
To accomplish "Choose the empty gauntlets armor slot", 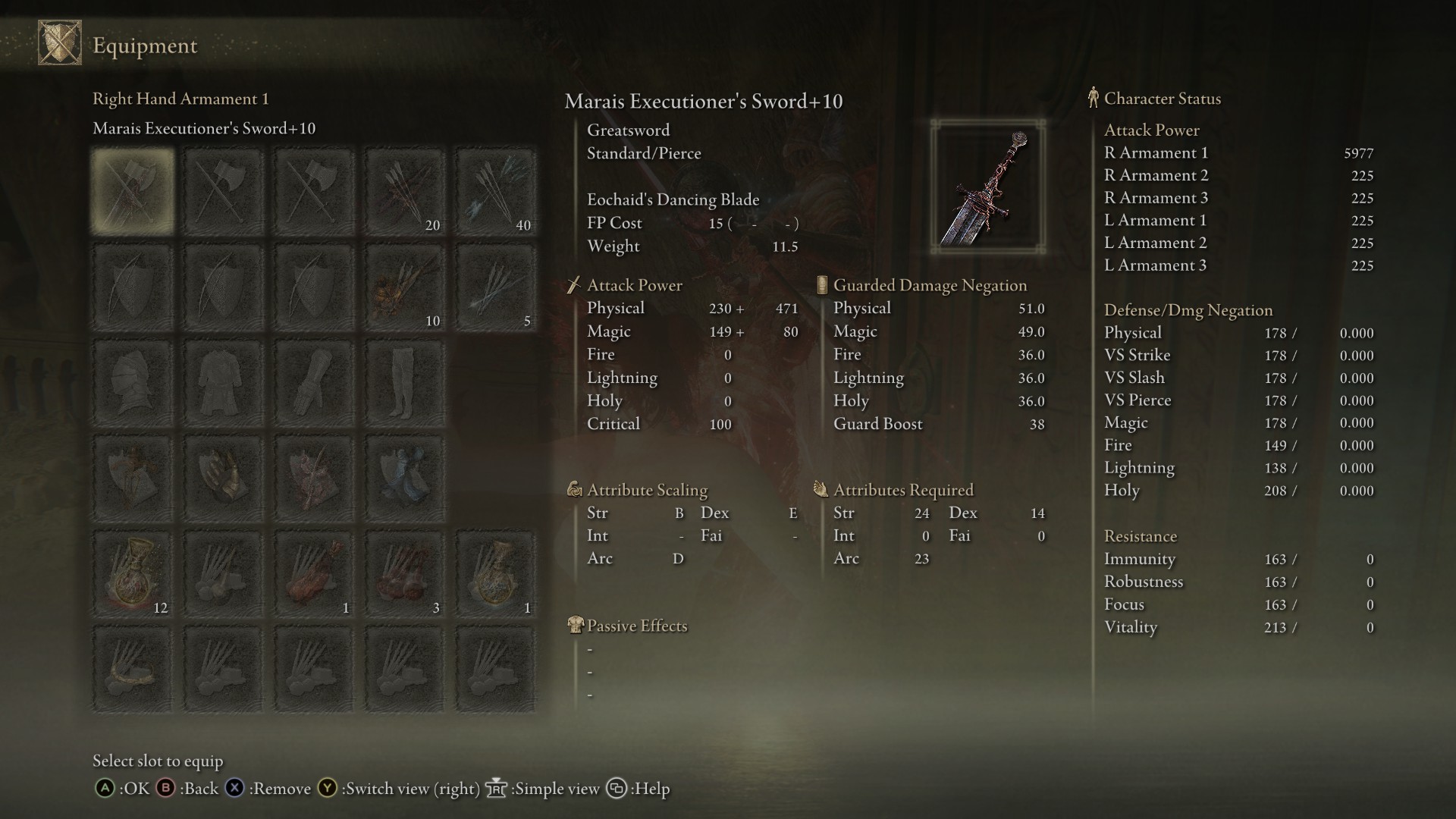I will pyautogui.click(x=315, y=383).
